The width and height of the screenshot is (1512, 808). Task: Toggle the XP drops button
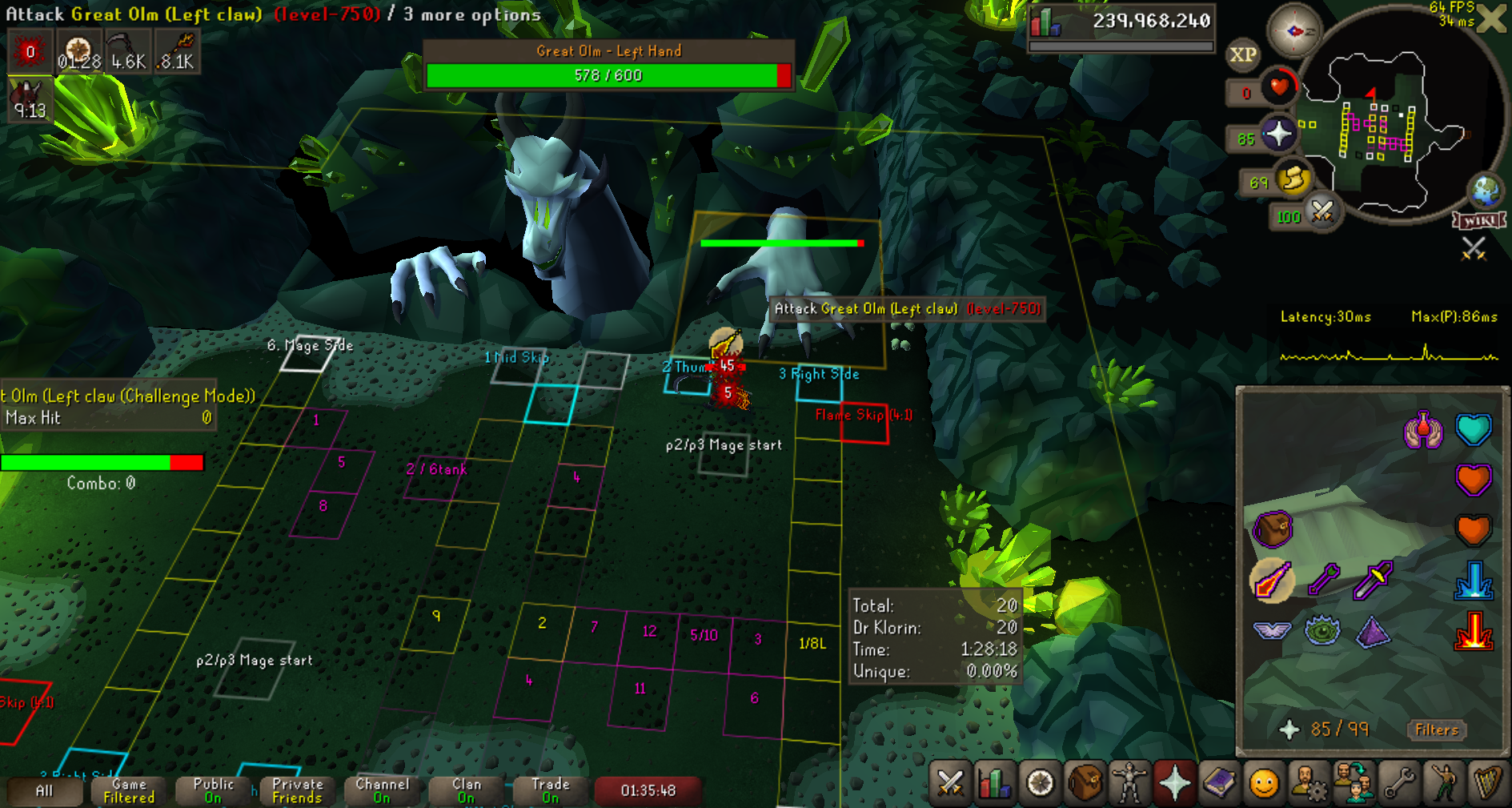pos(1242,54)
